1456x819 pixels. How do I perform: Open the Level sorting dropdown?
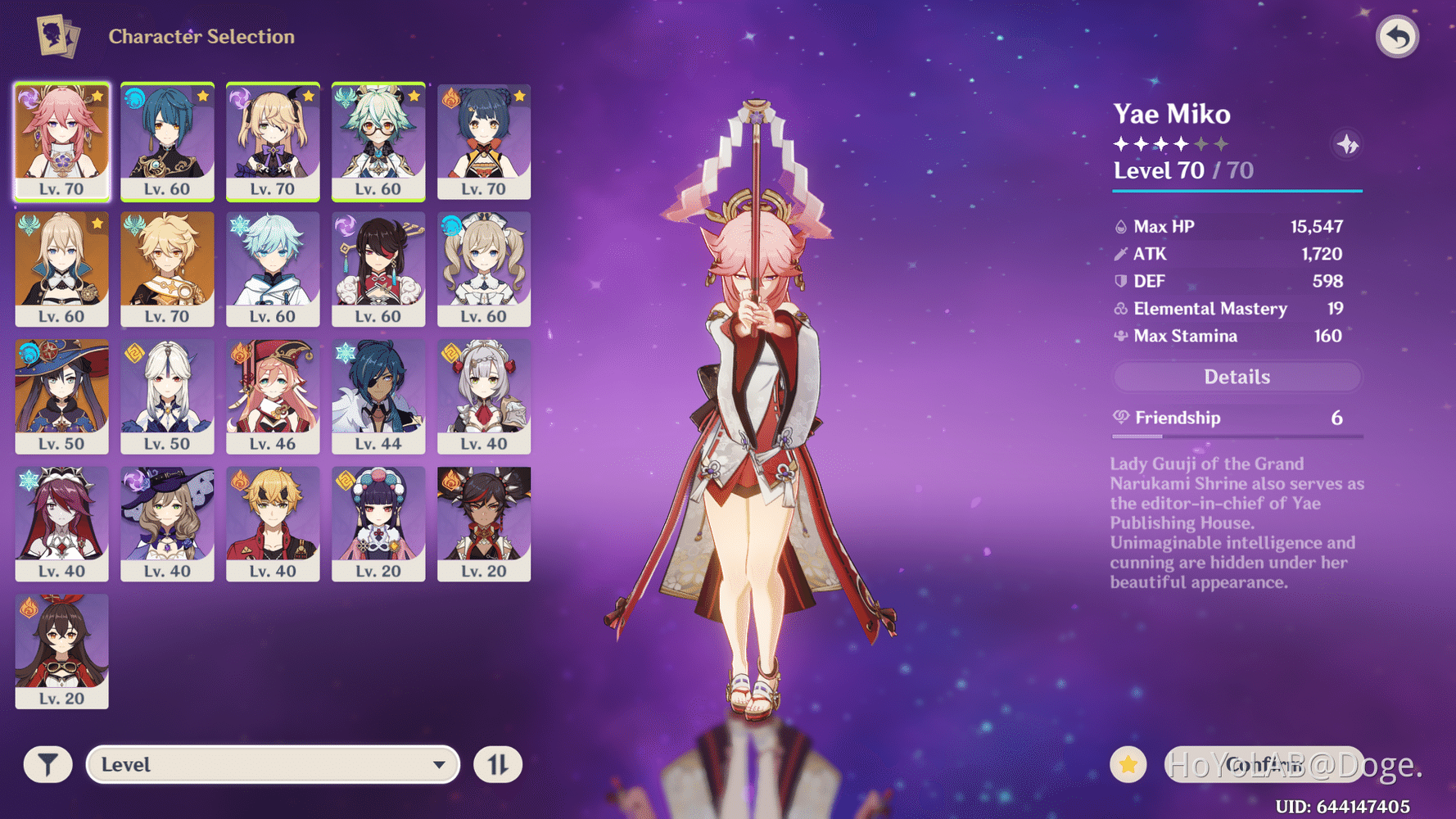[x=273, y=764]
